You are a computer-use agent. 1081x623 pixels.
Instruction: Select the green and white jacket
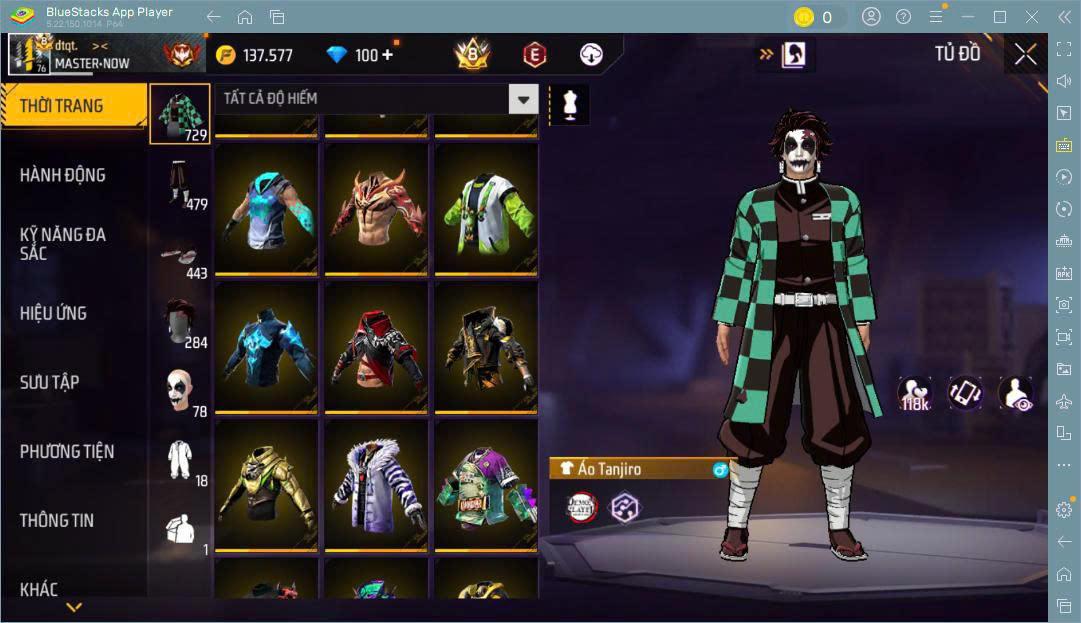pyautogui.click(x=484, y=208)
